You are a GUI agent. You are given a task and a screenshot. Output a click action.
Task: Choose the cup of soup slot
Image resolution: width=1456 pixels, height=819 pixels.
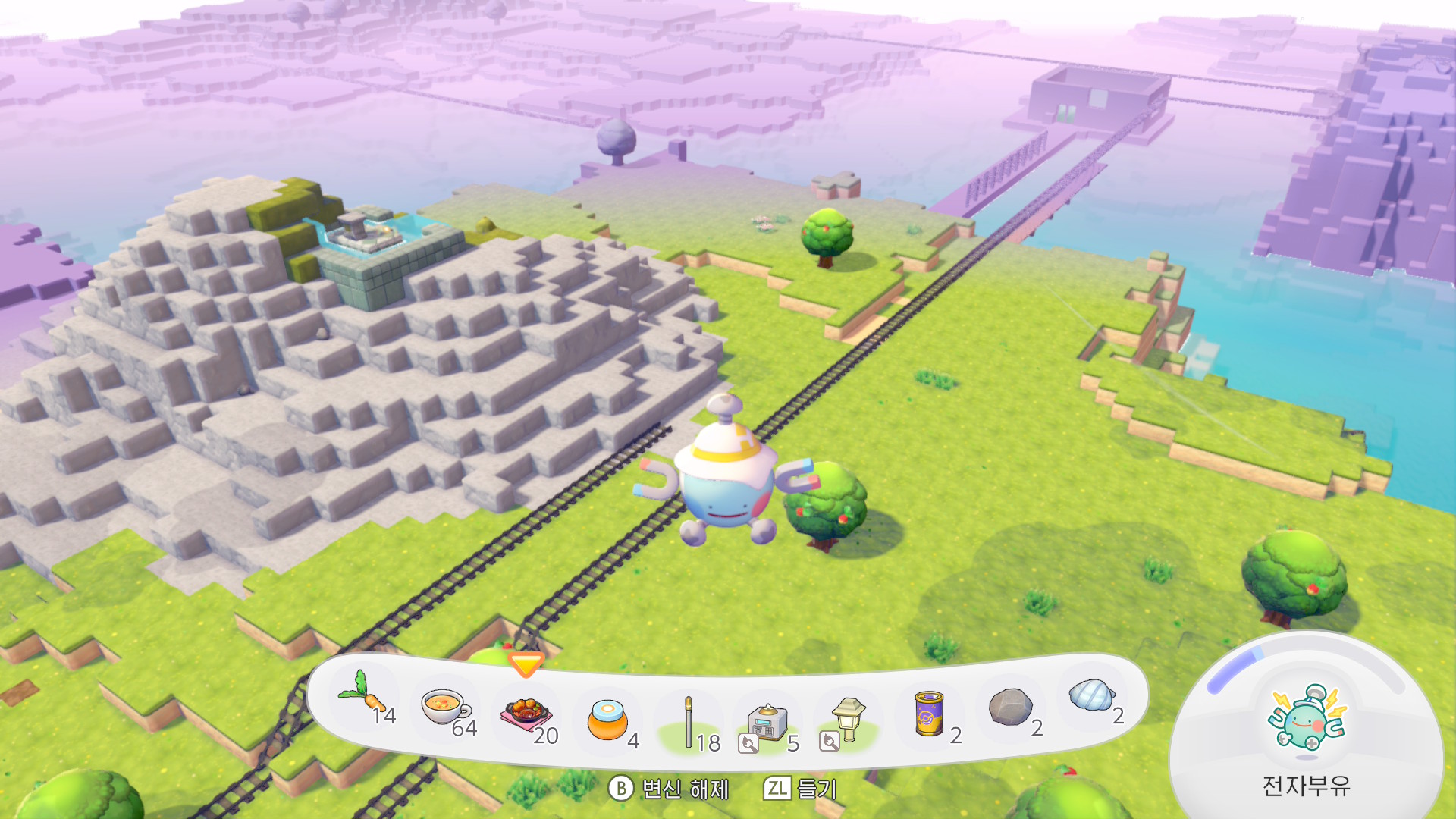(x=447, y=708)
